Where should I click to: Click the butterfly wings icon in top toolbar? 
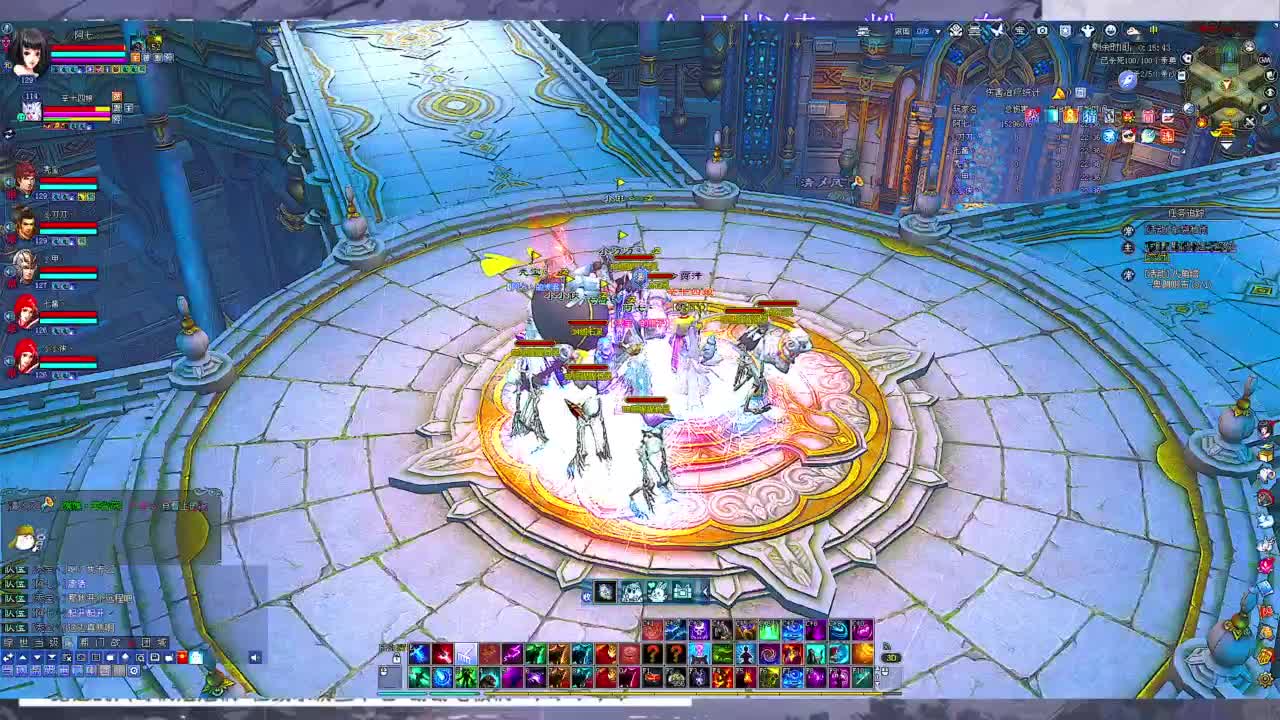coord(997,31)
